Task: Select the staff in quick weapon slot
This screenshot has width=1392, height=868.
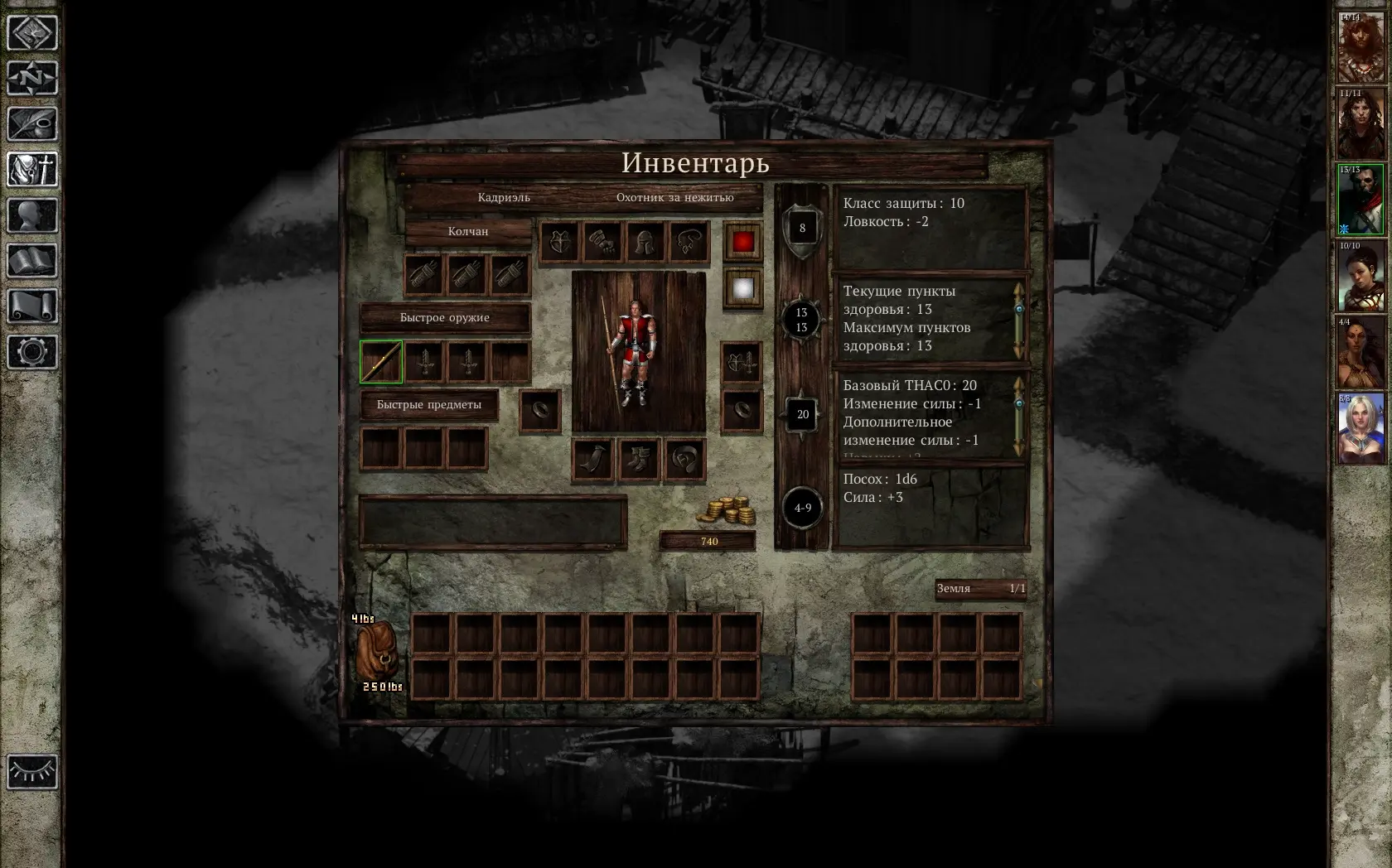Action: coord(381,362)
